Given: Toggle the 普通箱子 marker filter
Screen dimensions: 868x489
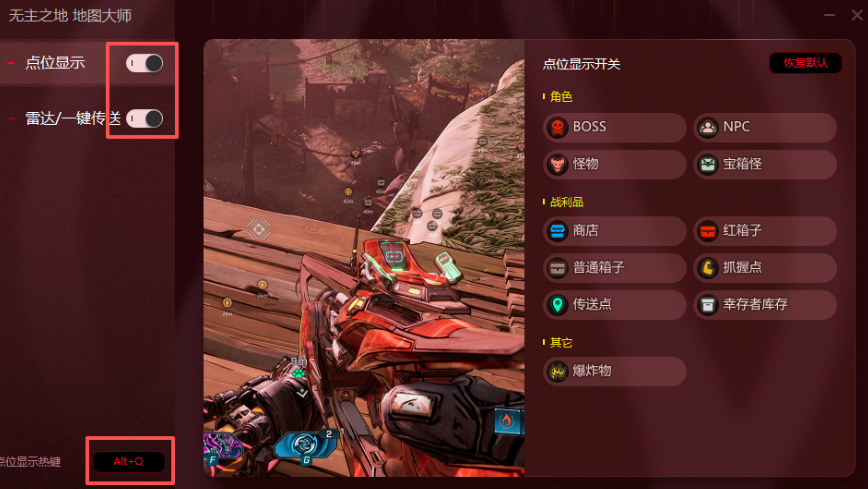Looking at the screenshot, I should [x=615, y=268].
